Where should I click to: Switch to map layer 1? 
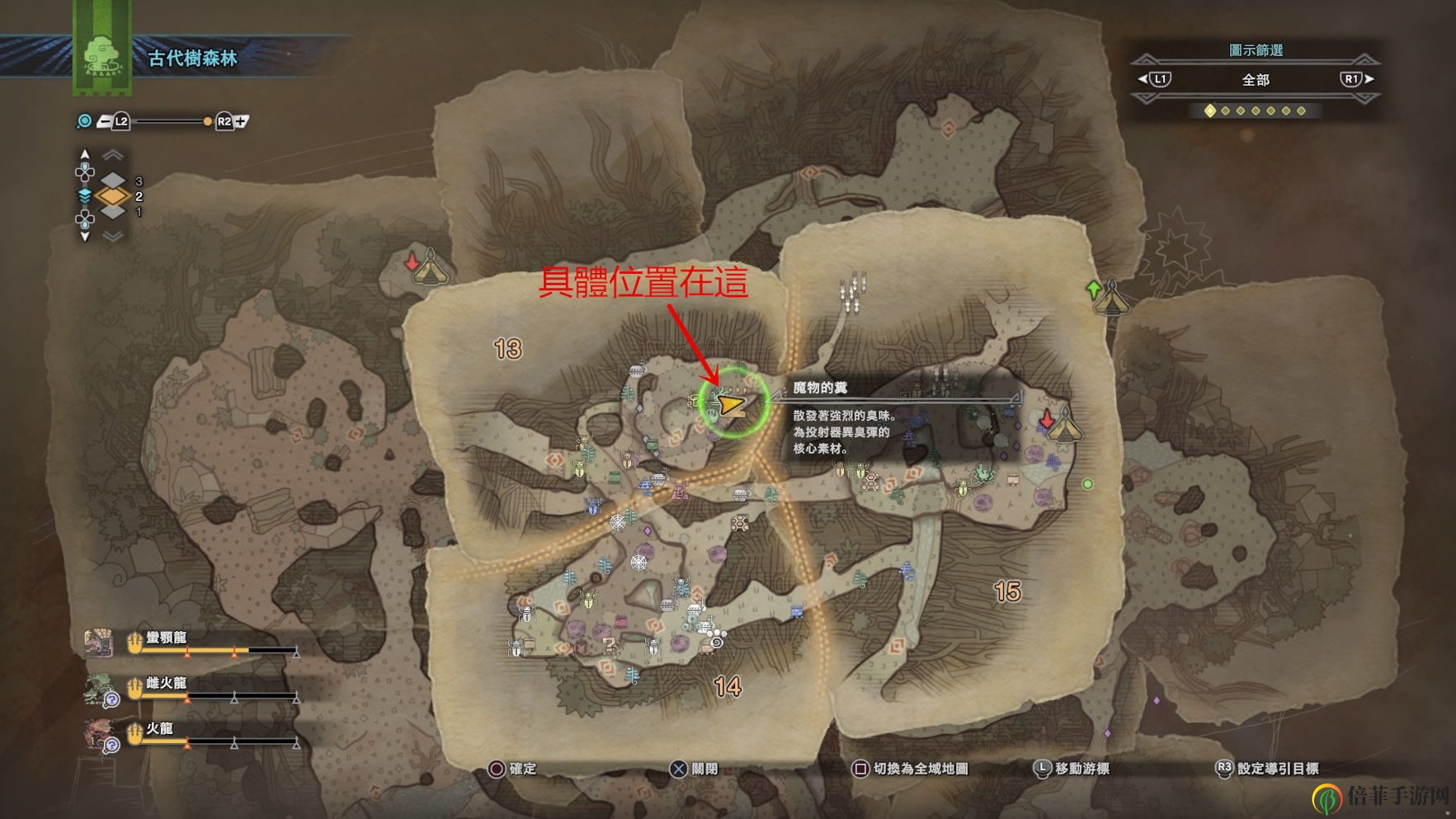pos(113,212)
